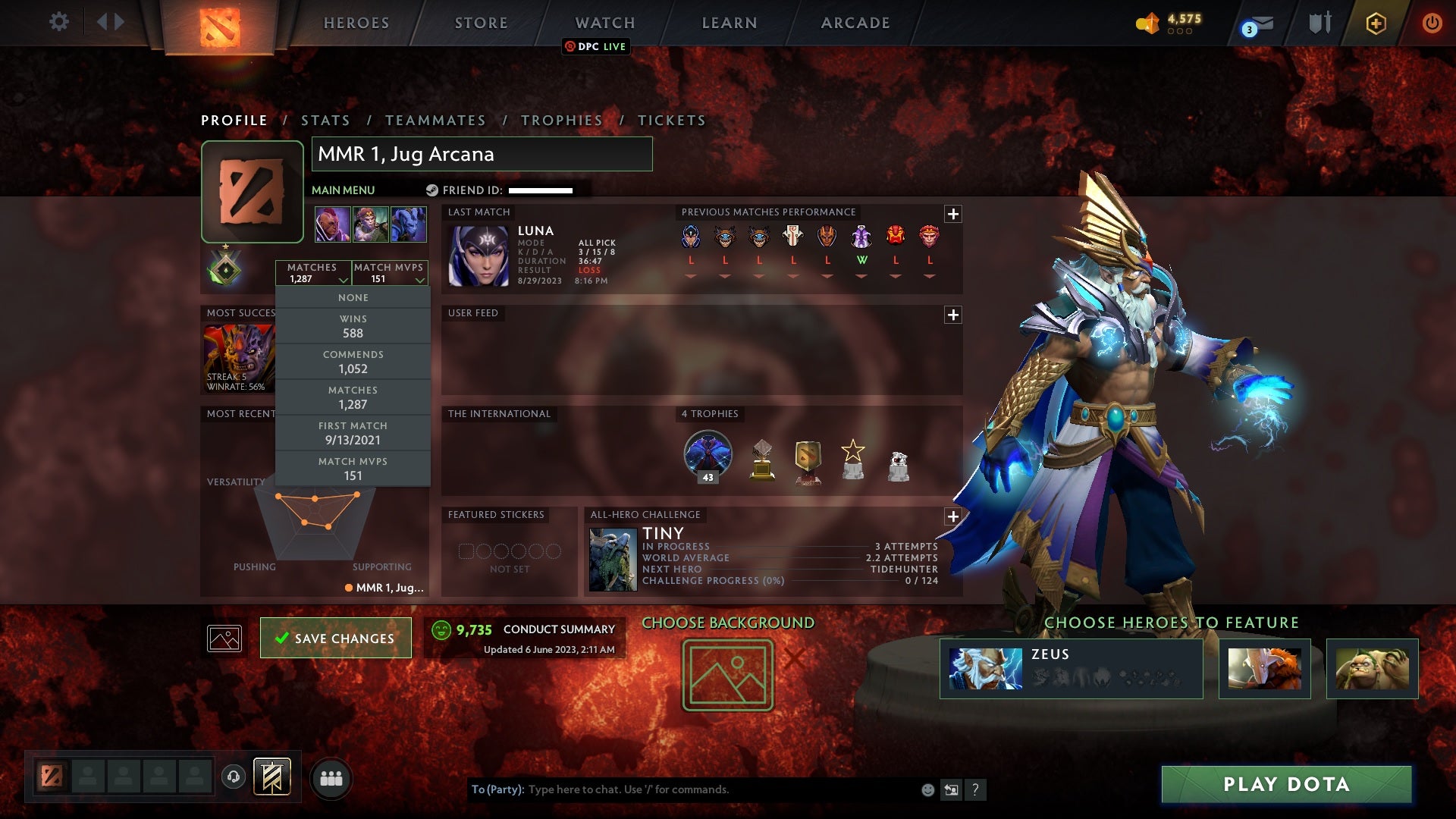This screenshot has height=819, width=1456.
Task: Open settings with the gear icon
Action: click(x=59, y=22)
